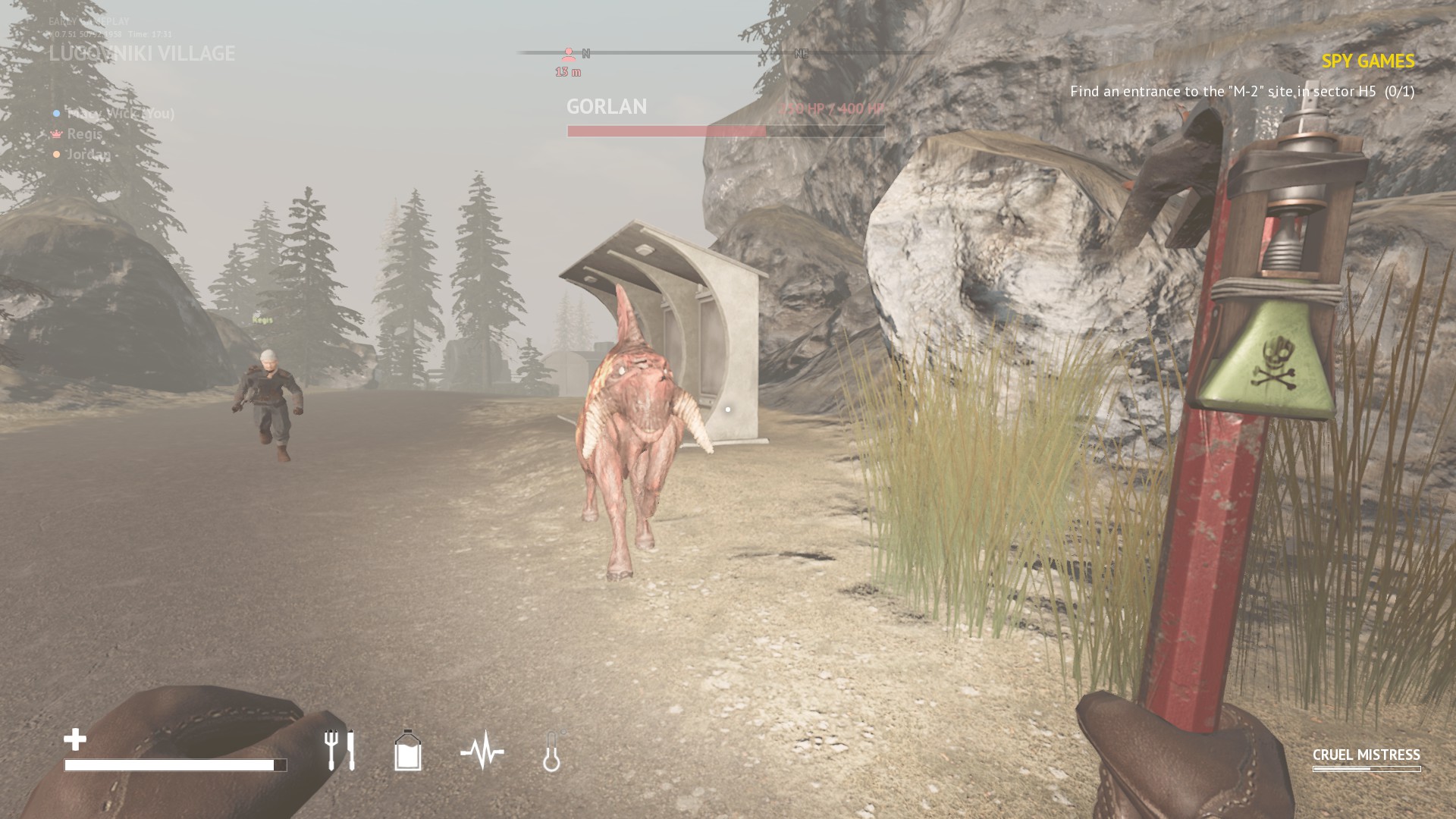
Task: Click the health cross icon
Action: (75, 739)
